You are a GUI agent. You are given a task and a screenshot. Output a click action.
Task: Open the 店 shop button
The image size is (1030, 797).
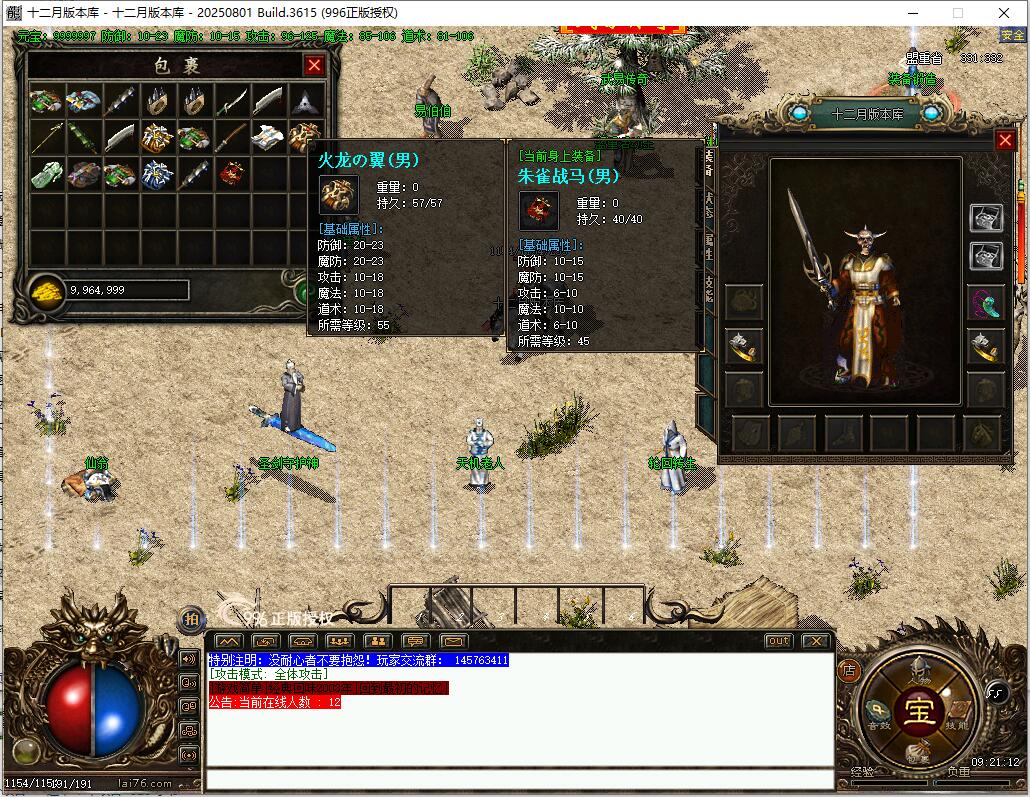849,670
